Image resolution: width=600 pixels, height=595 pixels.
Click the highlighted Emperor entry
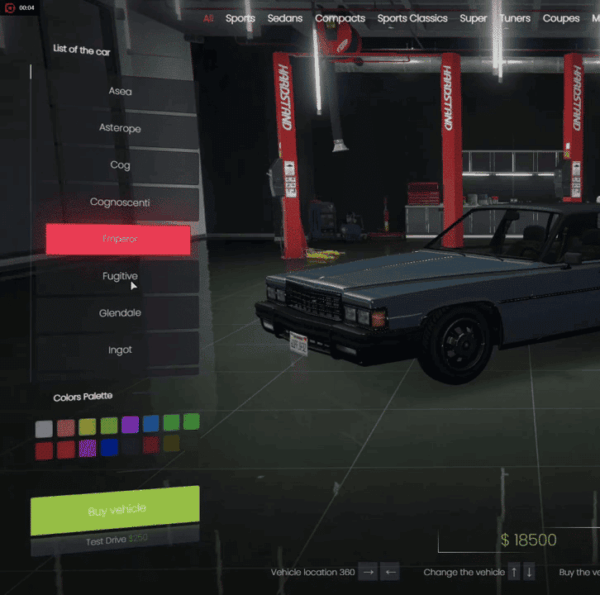(118, 240)
